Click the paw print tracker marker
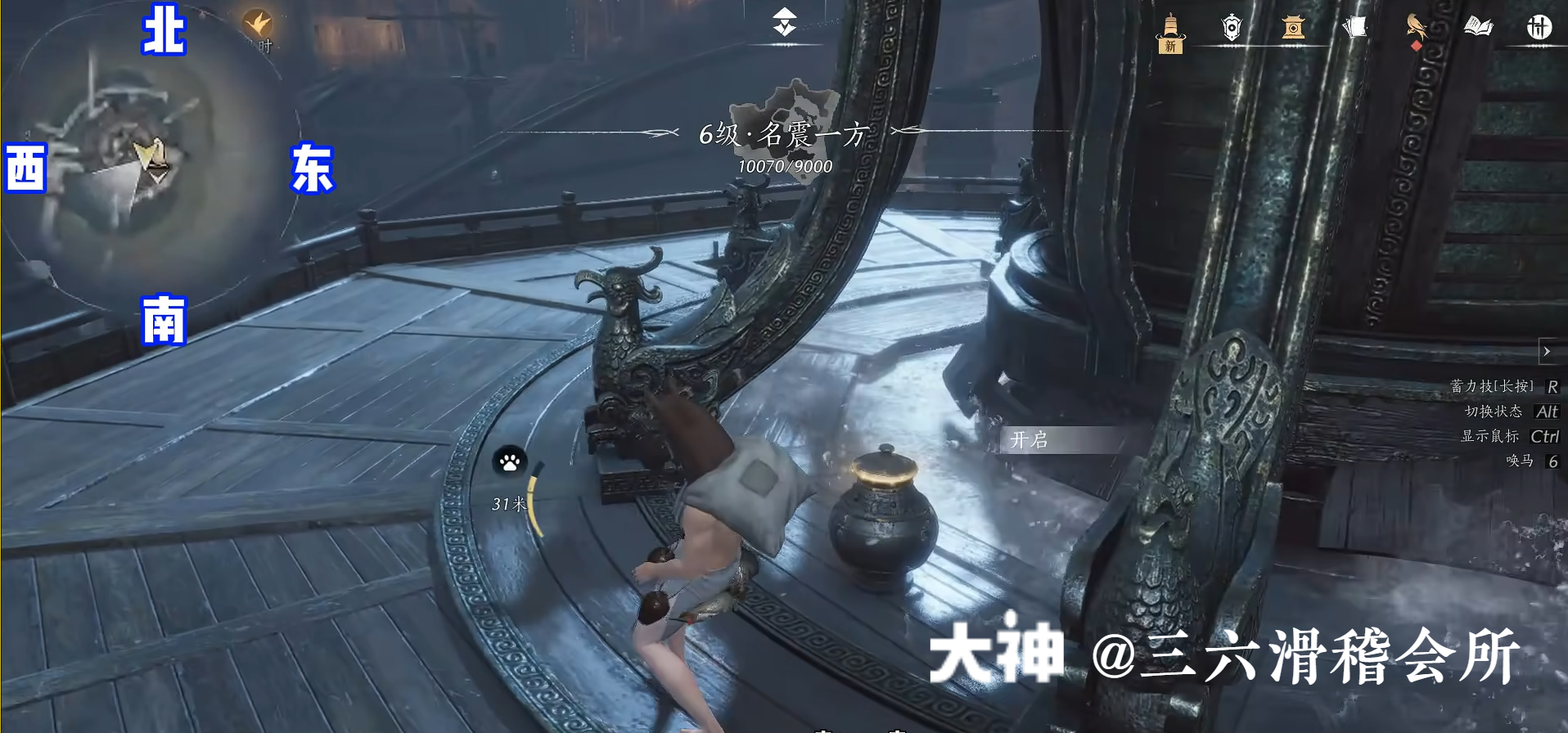This screenshot has height=733, width=1568. click(x=509, y=462)
